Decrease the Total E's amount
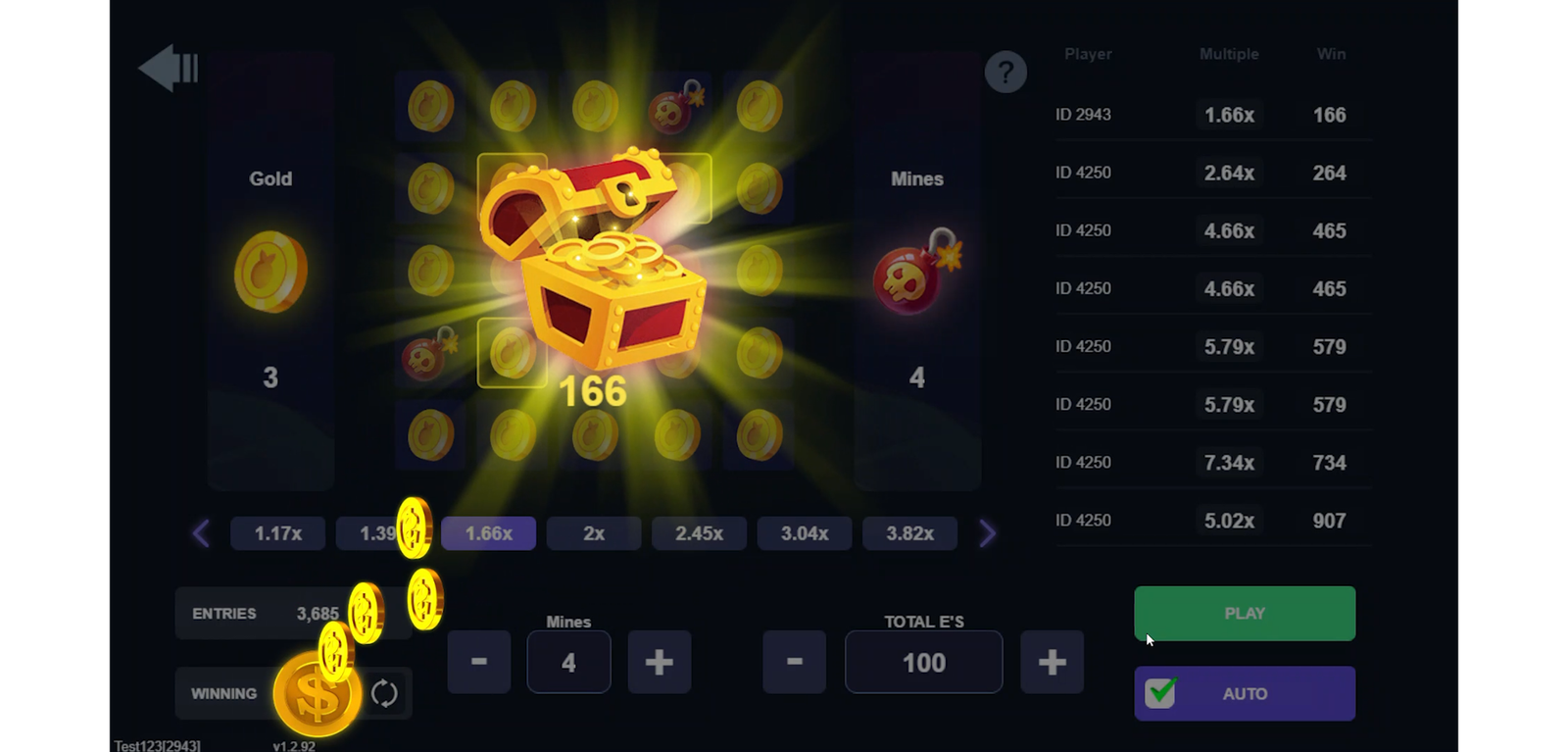 (794, 662)
